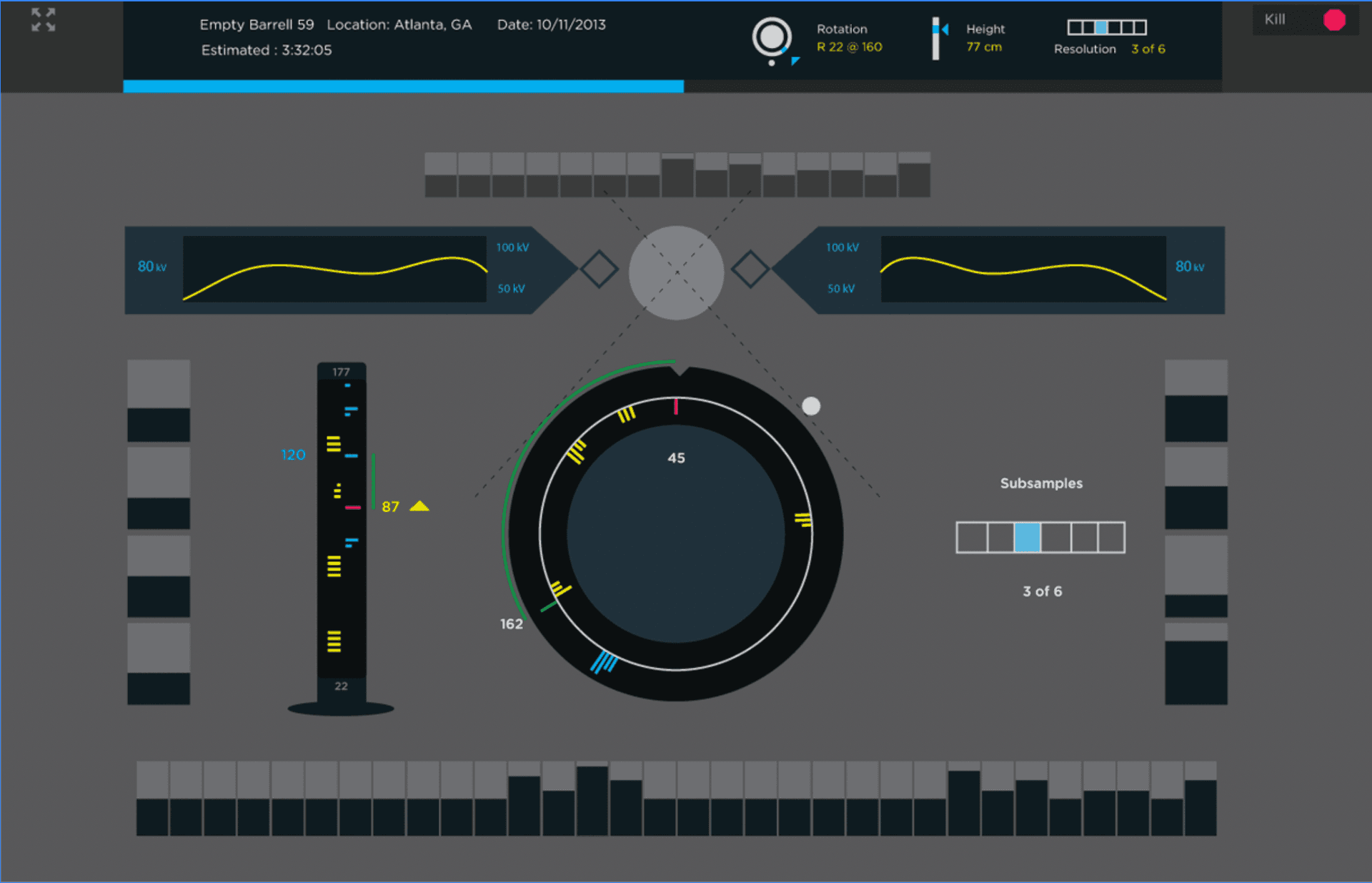Toggle the highlighted Resolution segment
Image resolution: width=1372 pixels, height=883 pixels.
pyautogui.click(x=1101, y=27)
